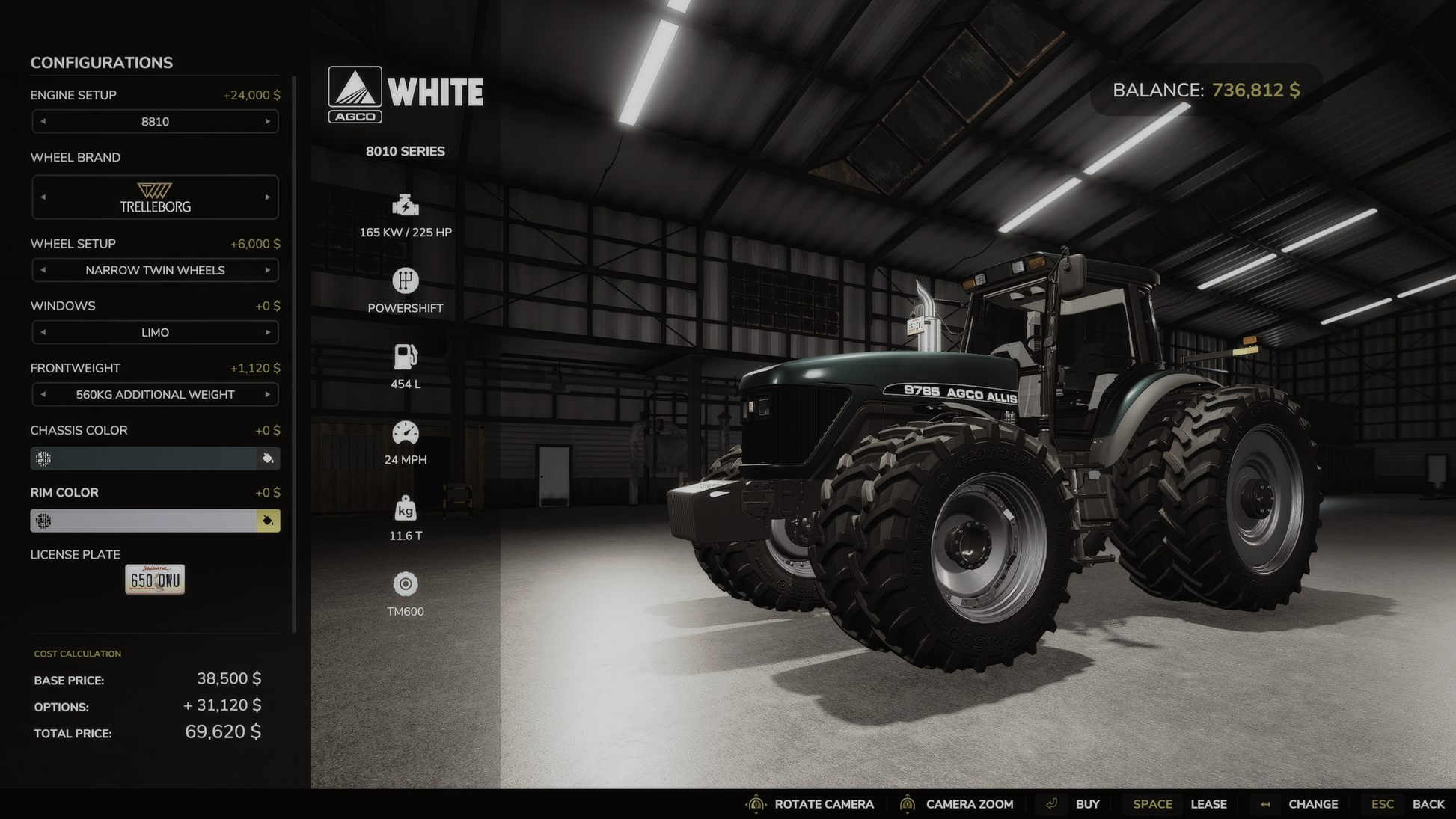Pick previous Frontweight option
Viewport: 1456px width, 819px height.
(43, 394)
